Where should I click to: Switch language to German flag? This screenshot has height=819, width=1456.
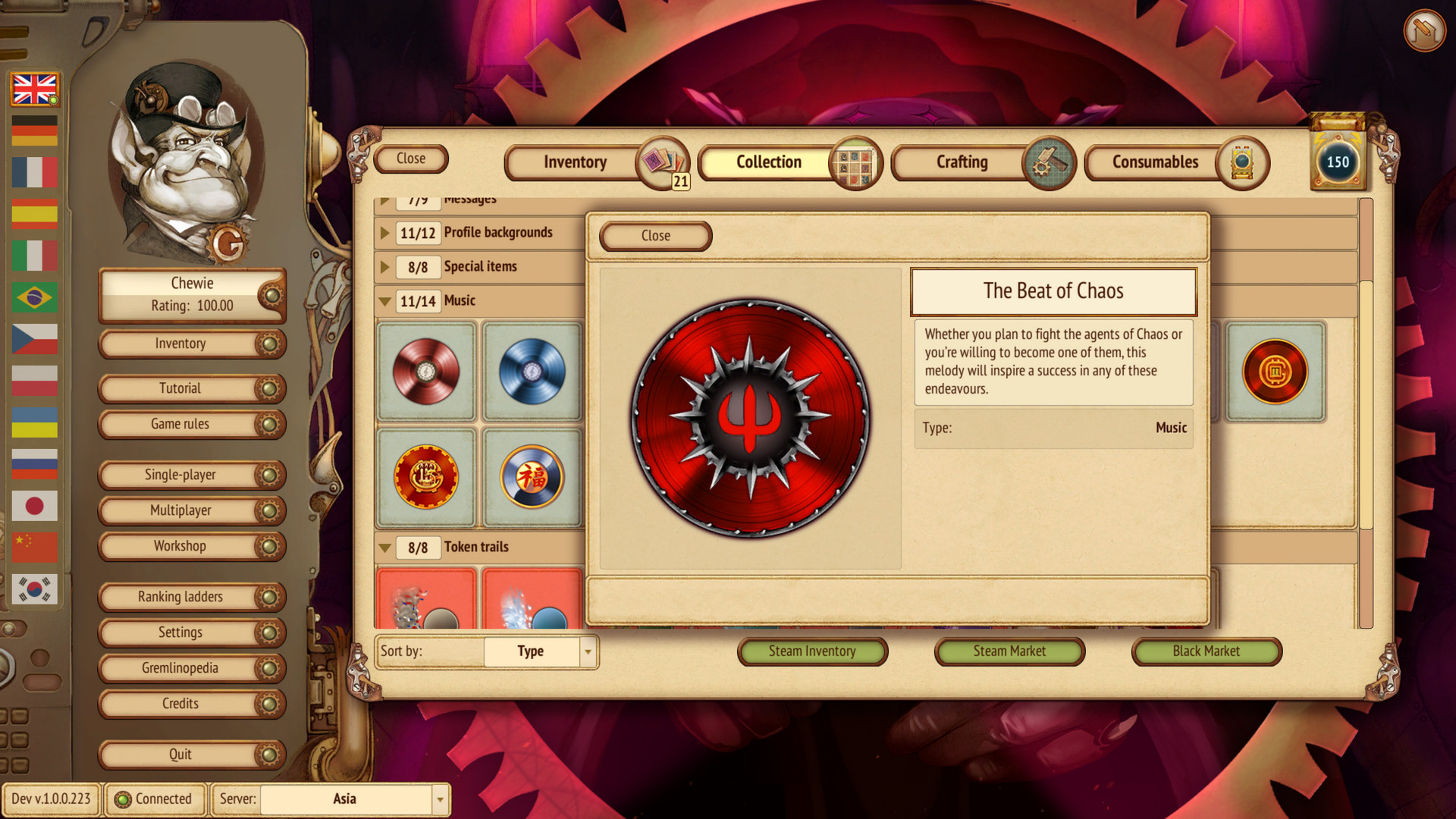tap(34, 131)
